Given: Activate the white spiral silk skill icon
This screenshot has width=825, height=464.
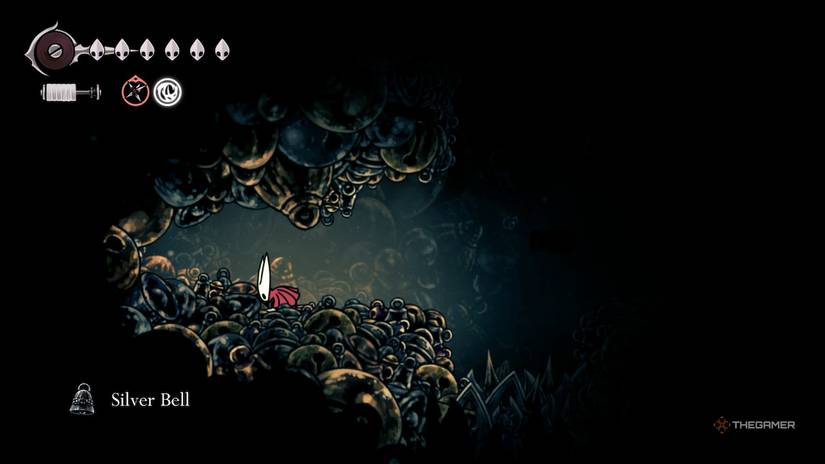Looking at the screenshot, I should tap(167, 92).
